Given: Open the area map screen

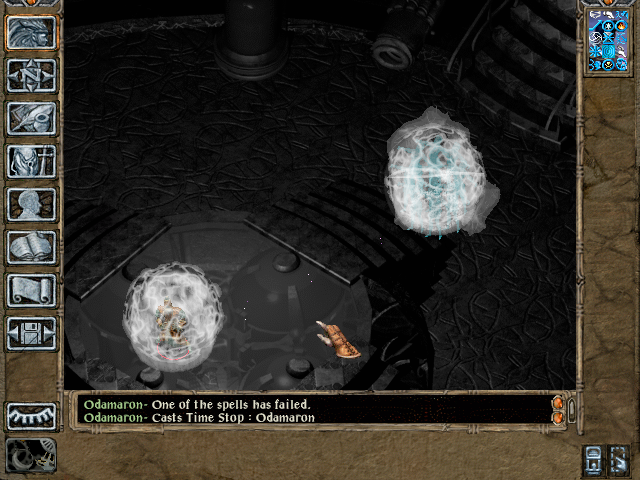Looking at the screenshot, I should pos(31,75).
